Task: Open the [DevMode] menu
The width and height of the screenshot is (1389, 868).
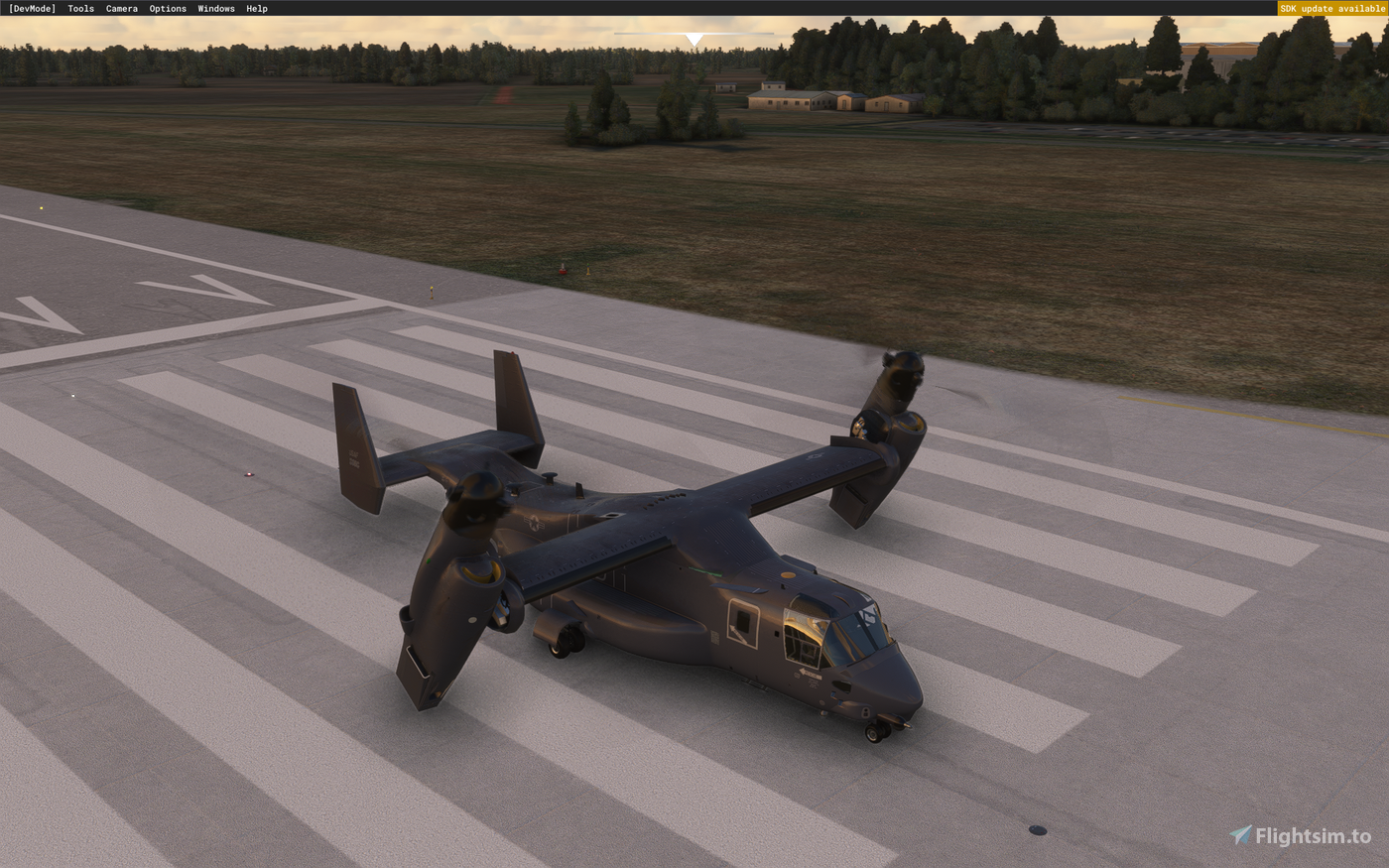Action: [x=34, y=8]
